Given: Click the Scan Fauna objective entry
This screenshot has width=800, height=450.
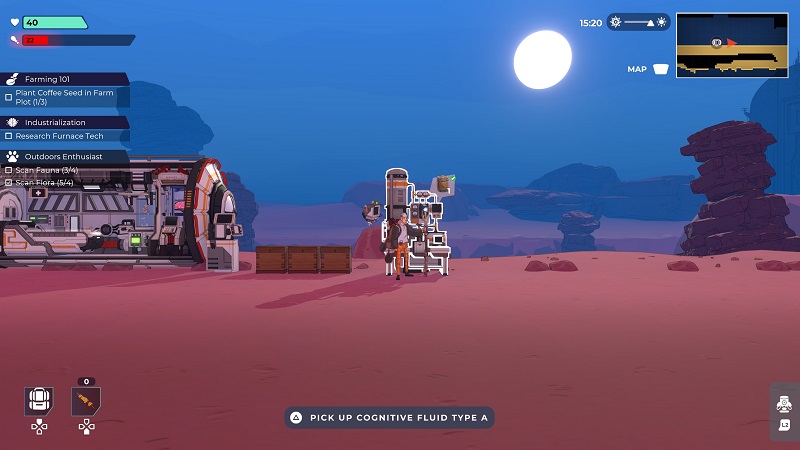Looking at the screenshot, I should pyautogui.click(x=45, y=170).
